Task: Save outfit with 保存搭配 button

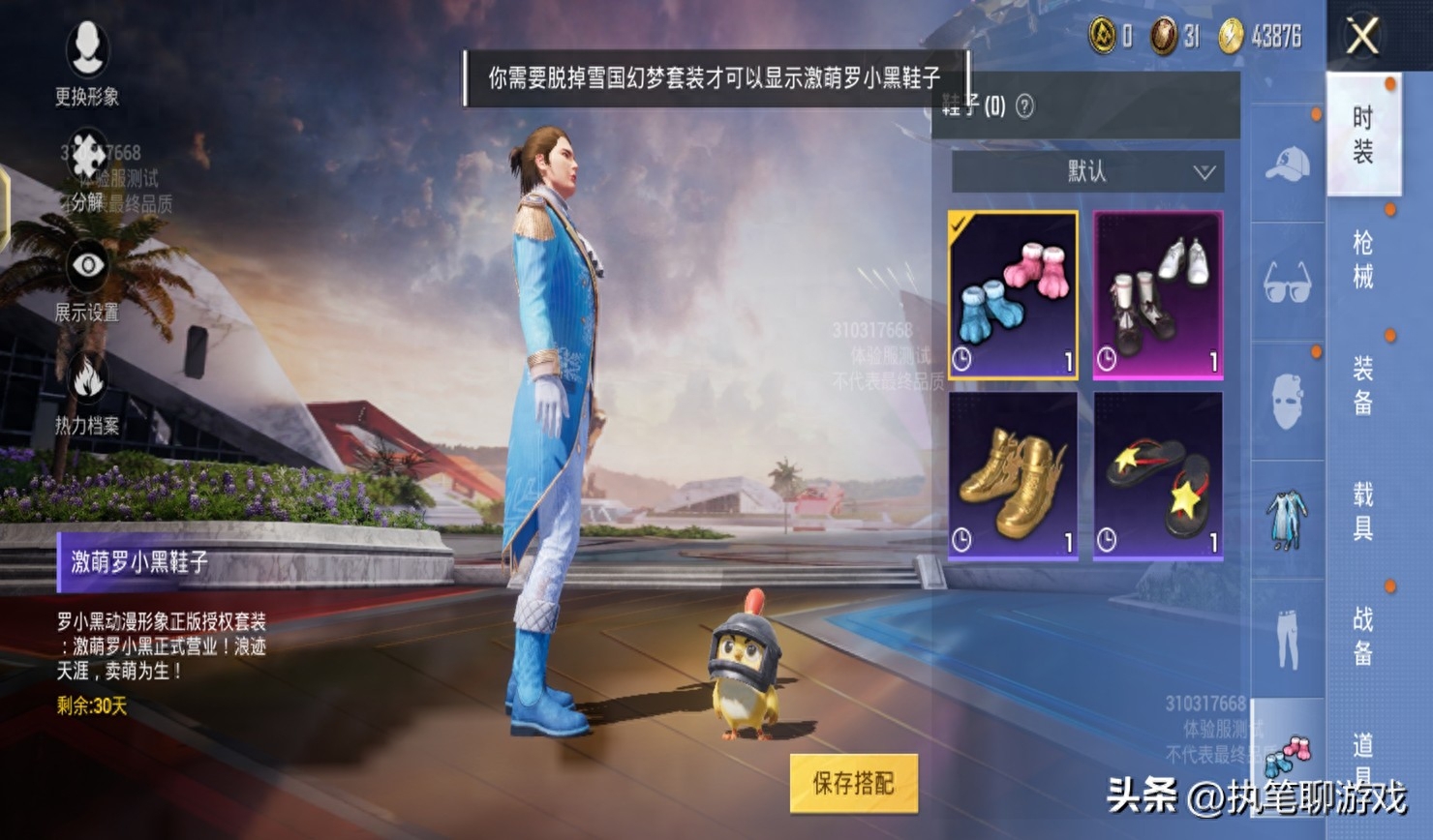Action: click(x=853, y=783)
